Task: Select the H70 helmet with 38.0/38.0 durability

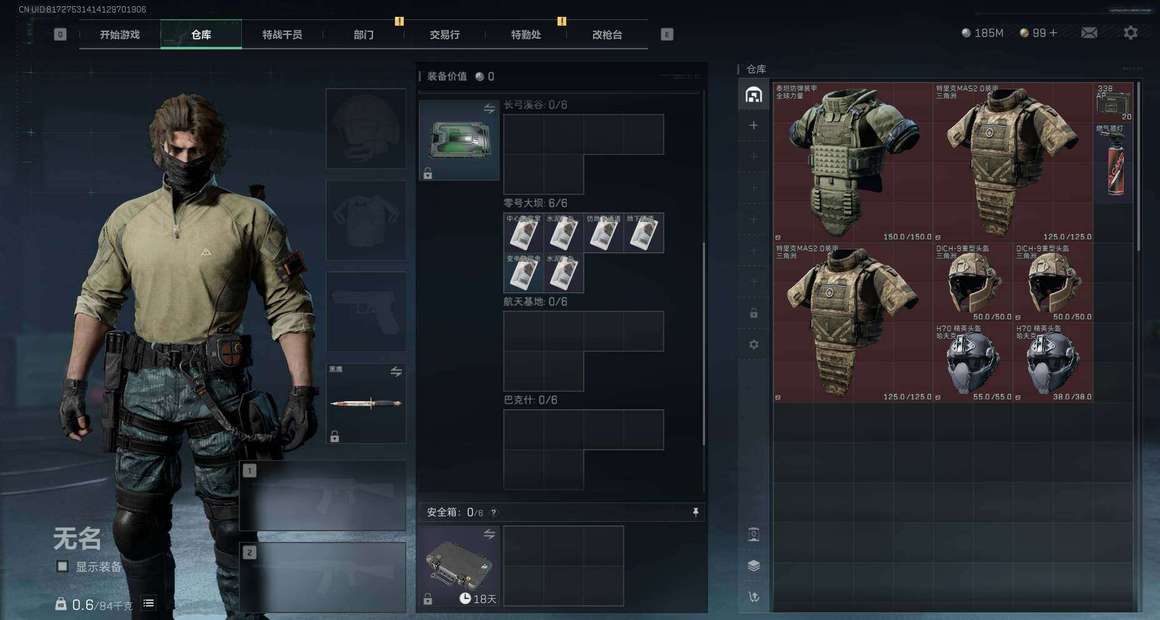Action: point(1053,362)
